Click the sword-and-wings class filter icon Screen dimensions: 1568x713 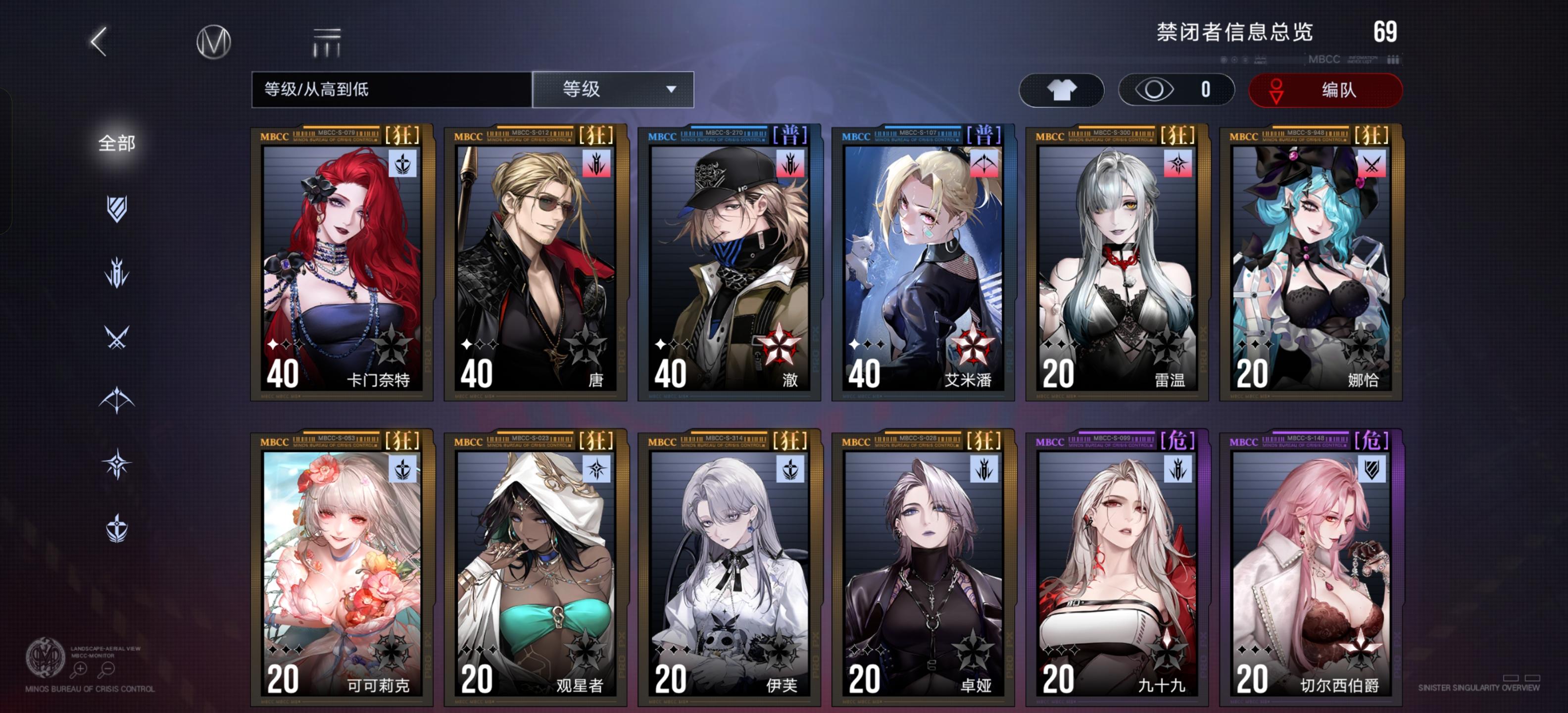[117, 526]
